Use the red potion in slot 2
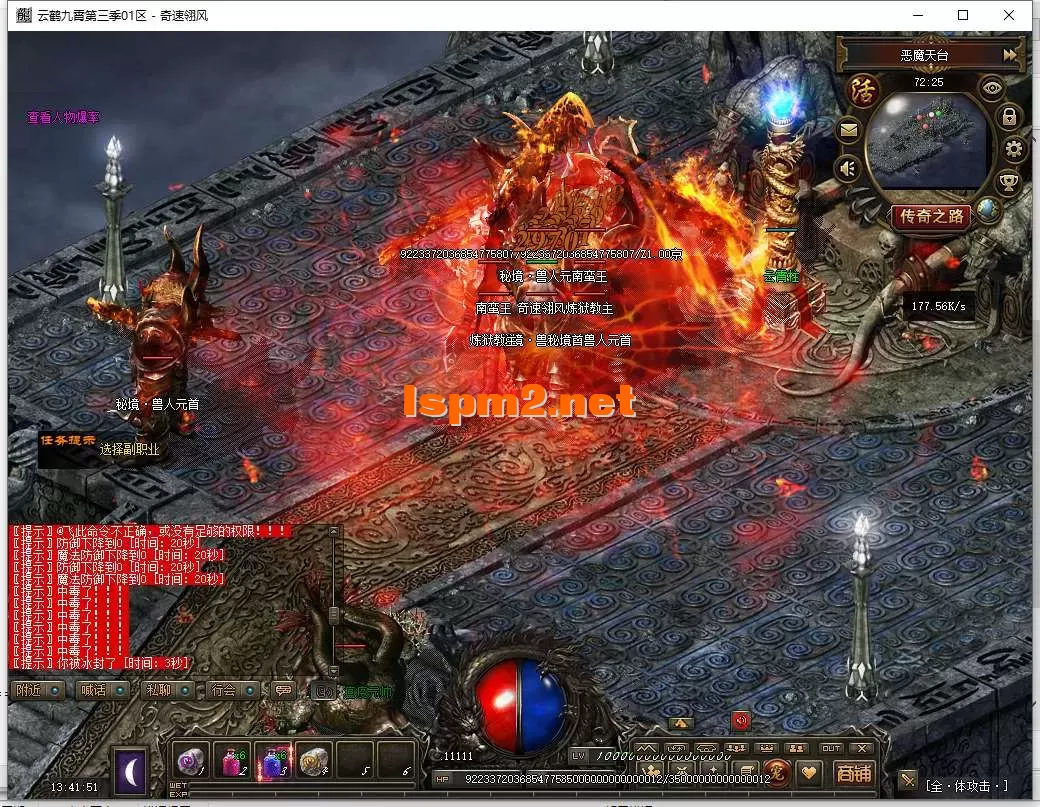 pos(232,759)
